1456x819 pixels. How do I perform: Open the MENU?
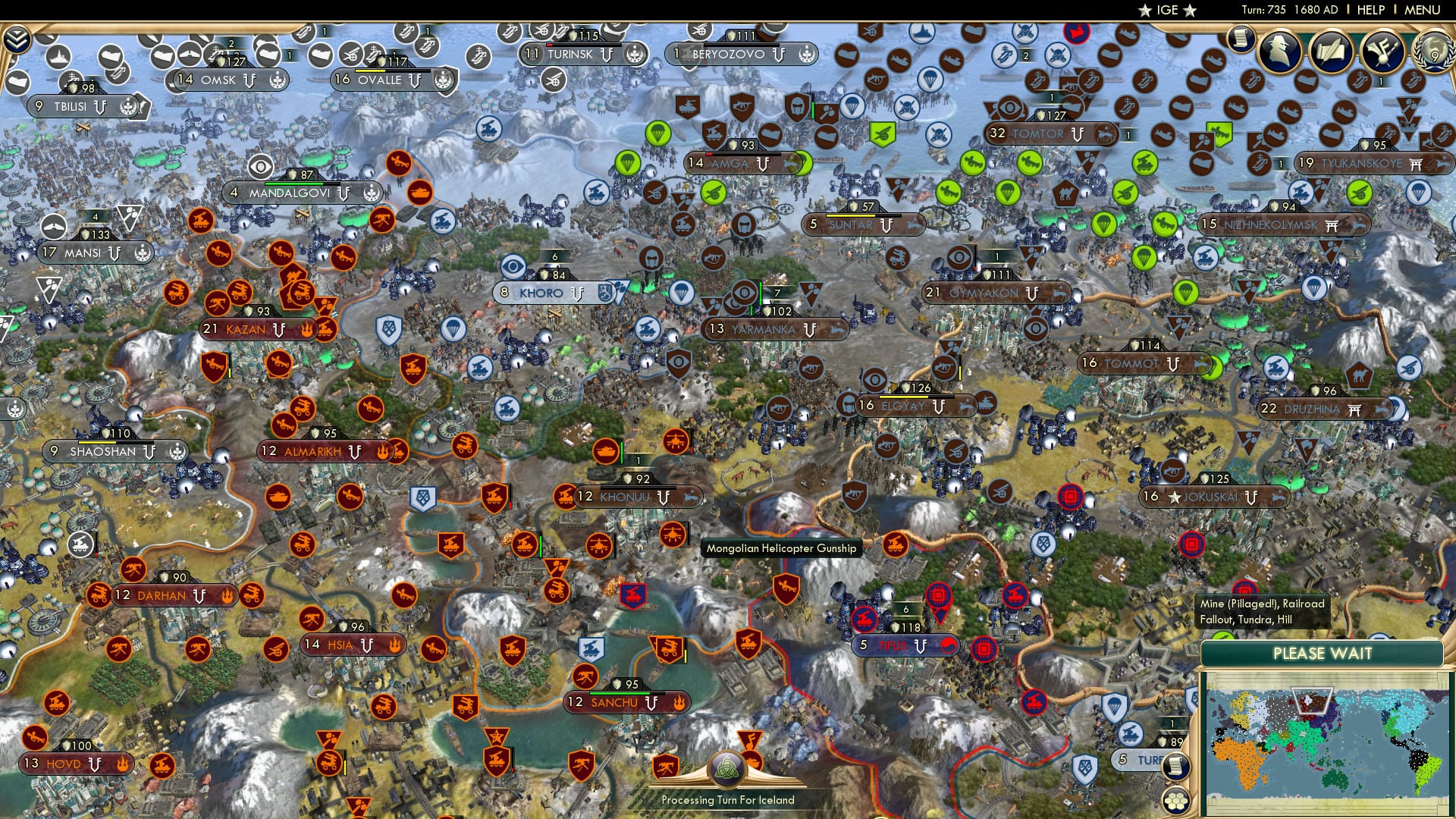tap(1424, 10)
